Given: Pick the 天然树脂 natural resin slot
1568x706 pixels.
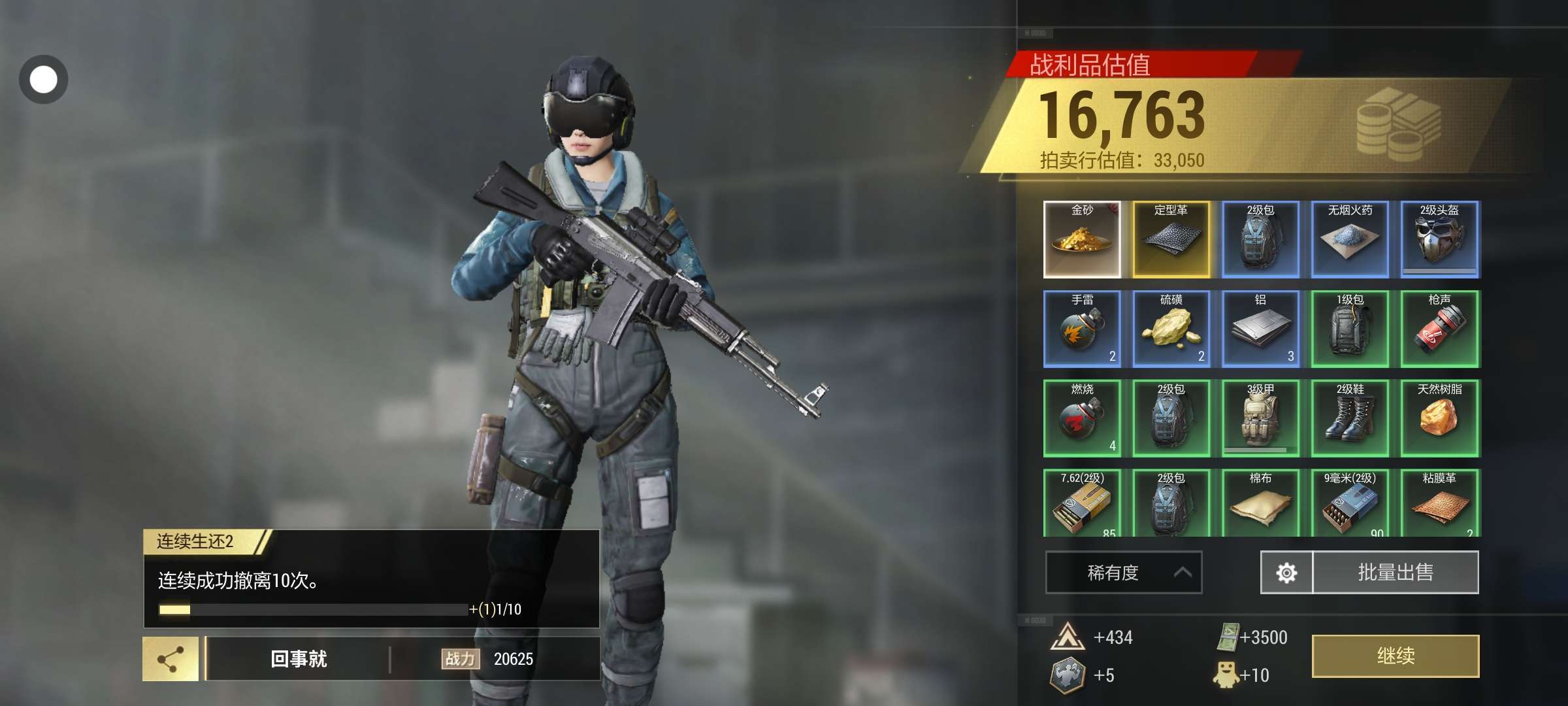Looking at the screenshot, I should [x=1439, y=418].
